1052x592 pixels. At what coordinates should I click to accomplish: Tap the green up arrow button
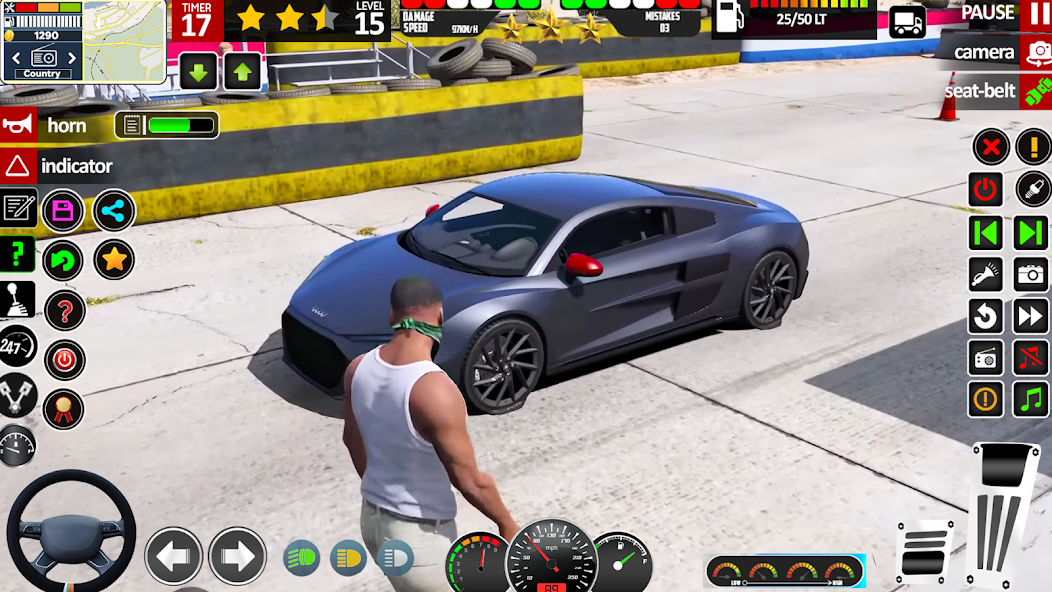[243, 72]
